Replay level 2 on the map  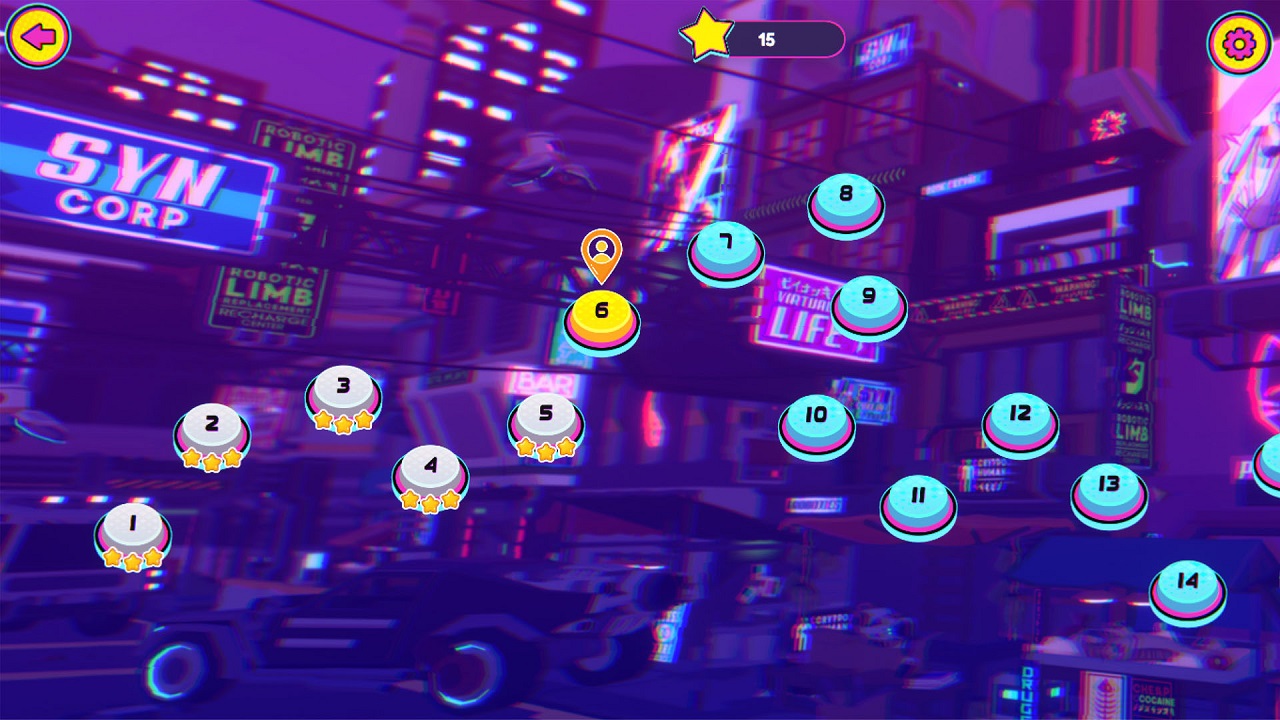coord(212,427)
